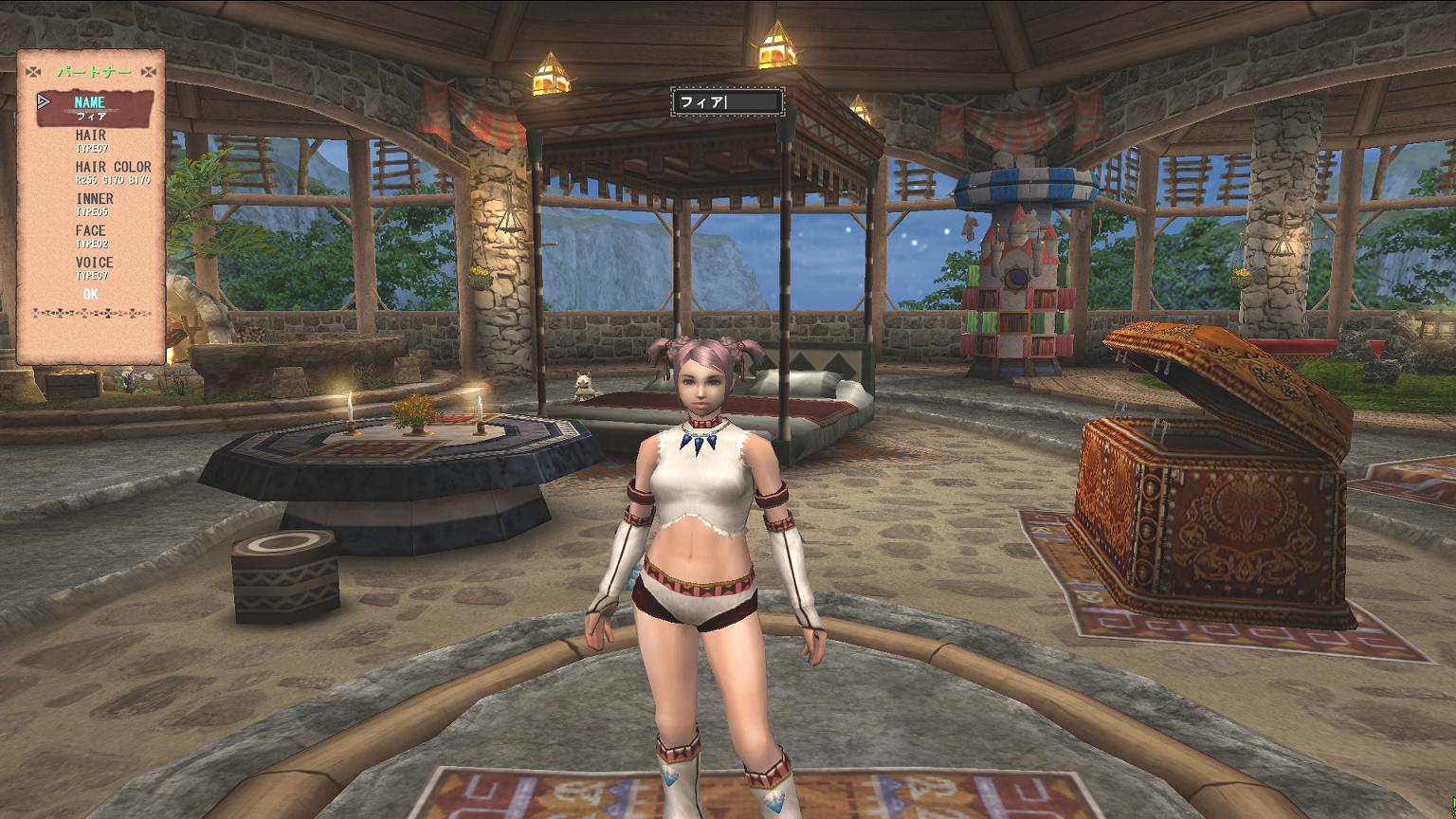Click the partner name text field
This screenshot has height=819, width=1456.
[x=727, y=101]
